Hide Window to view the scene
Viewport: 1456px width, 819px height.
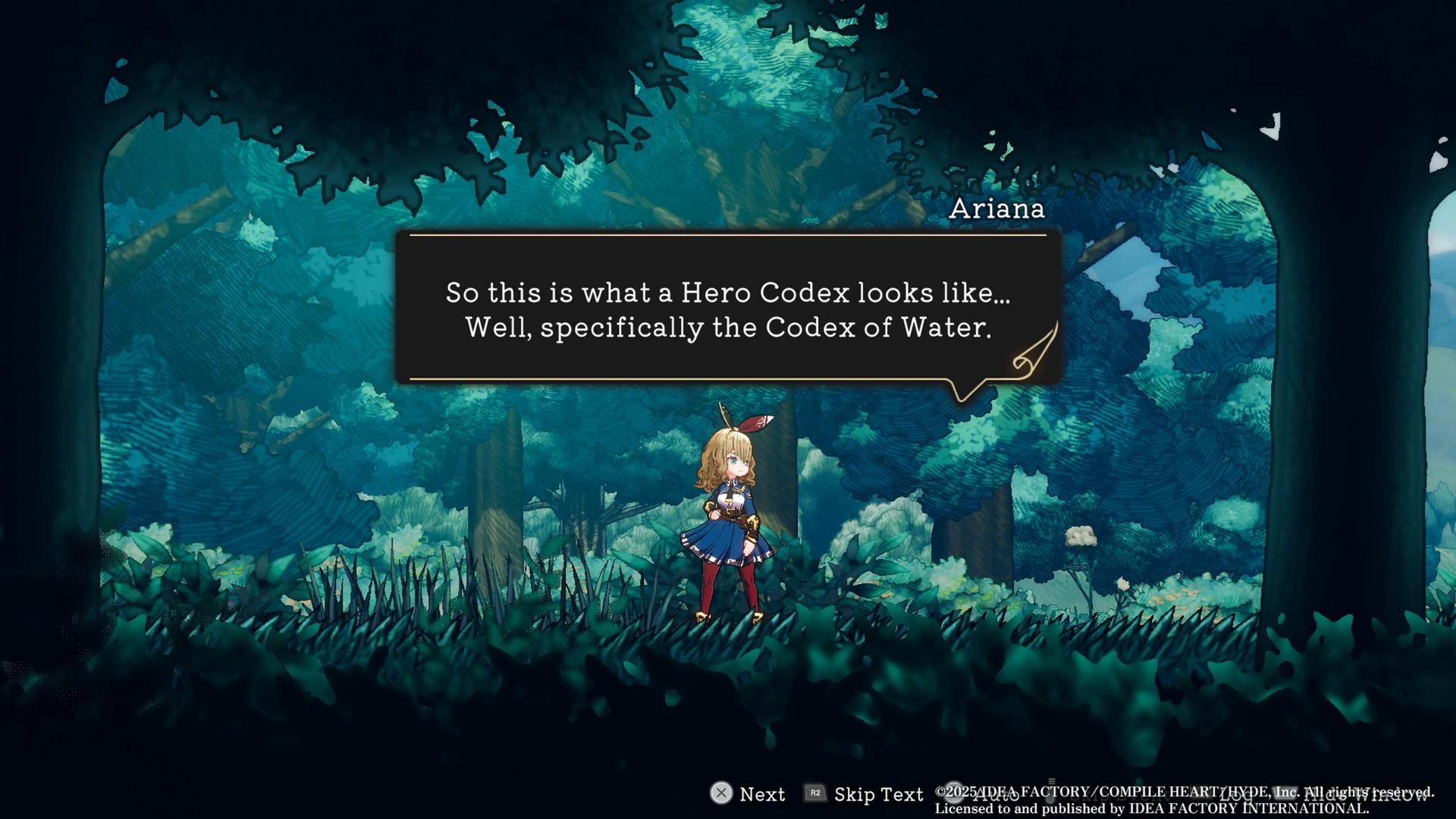click(1357, 794)
